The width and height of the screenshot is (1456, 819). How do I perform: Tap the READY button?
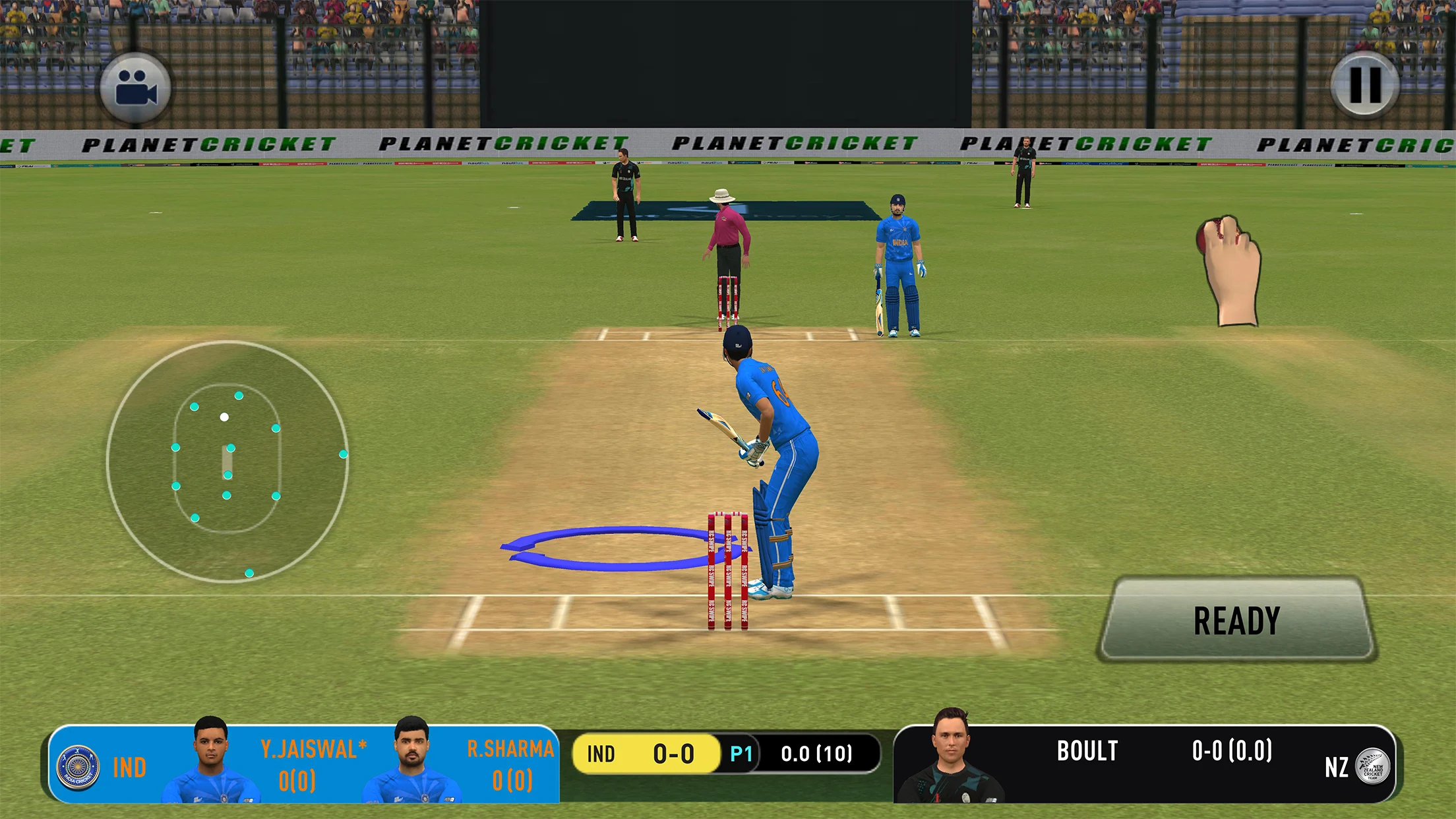[1236, 620]
